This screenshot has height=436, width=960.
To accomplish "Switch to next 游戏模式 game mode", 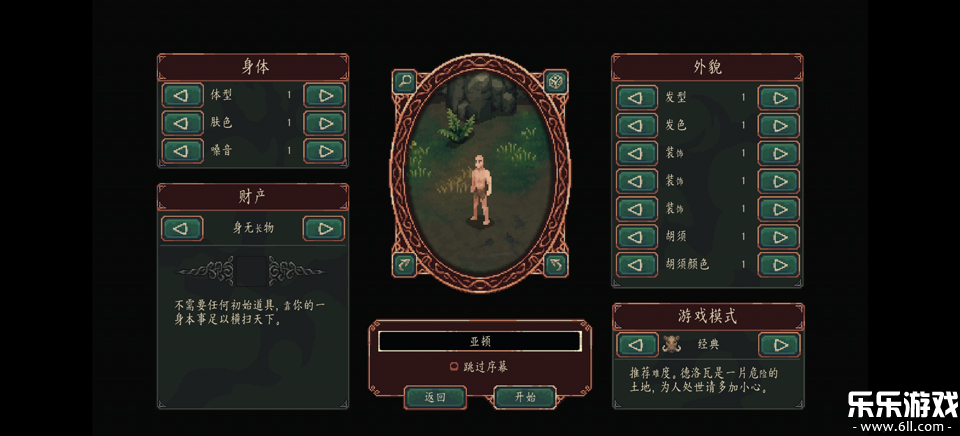I will 778,345.
